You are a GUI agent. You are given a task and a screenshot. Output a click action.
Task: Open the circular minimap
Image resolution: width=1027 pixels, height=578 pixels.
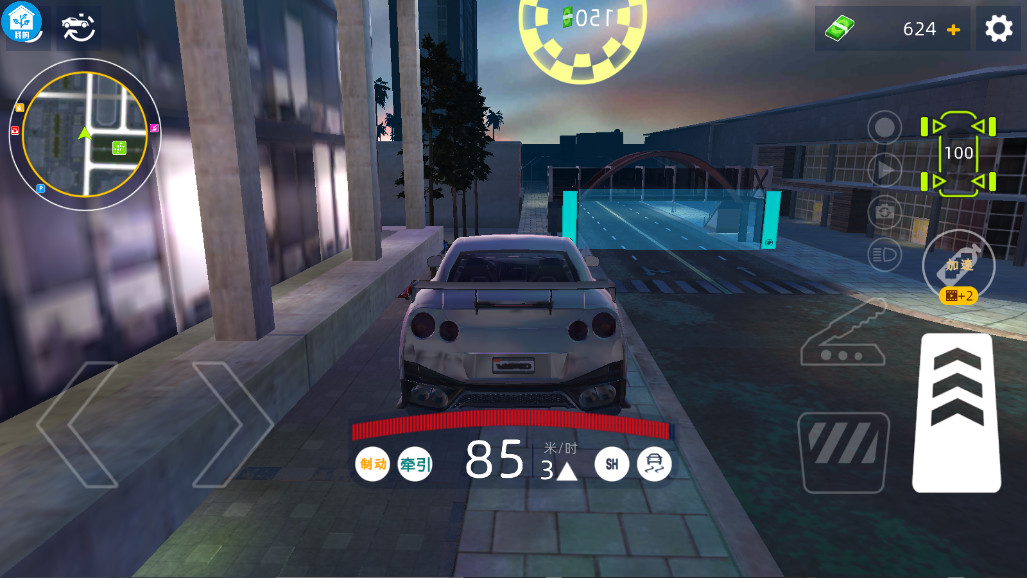click(85, 134)
